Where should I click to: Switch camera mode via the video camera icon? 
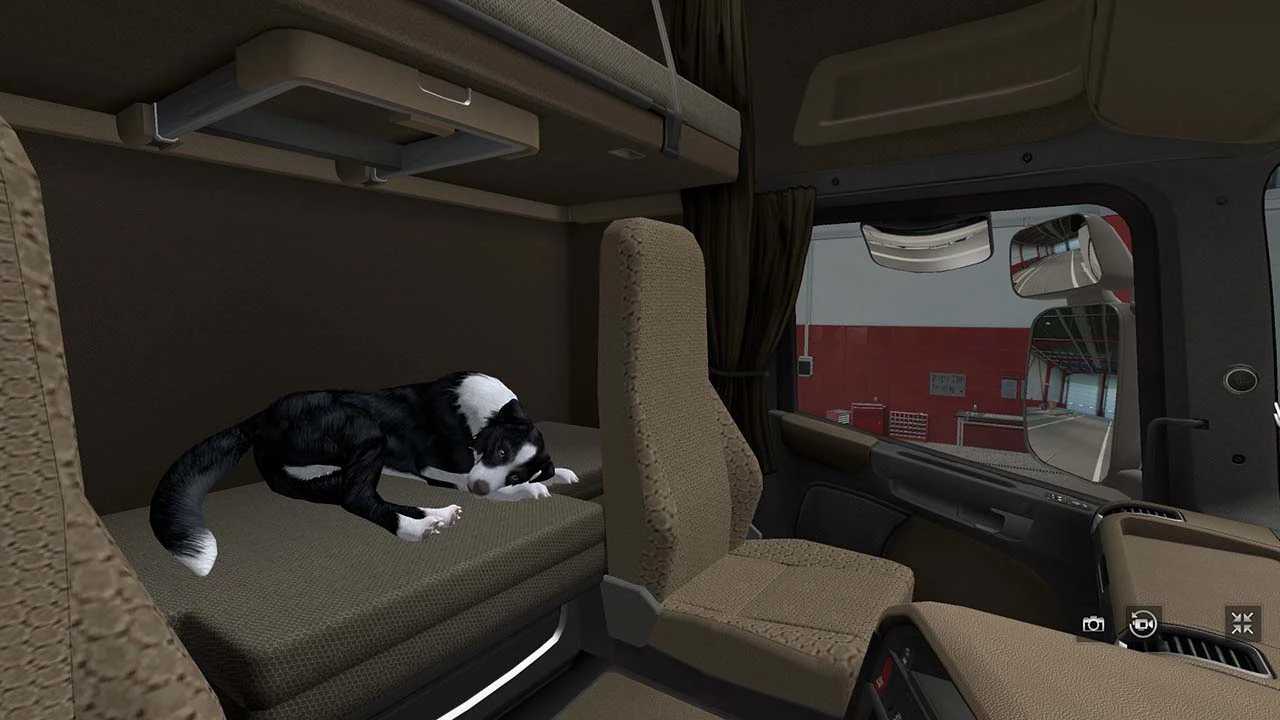(x=1143, y=624)
